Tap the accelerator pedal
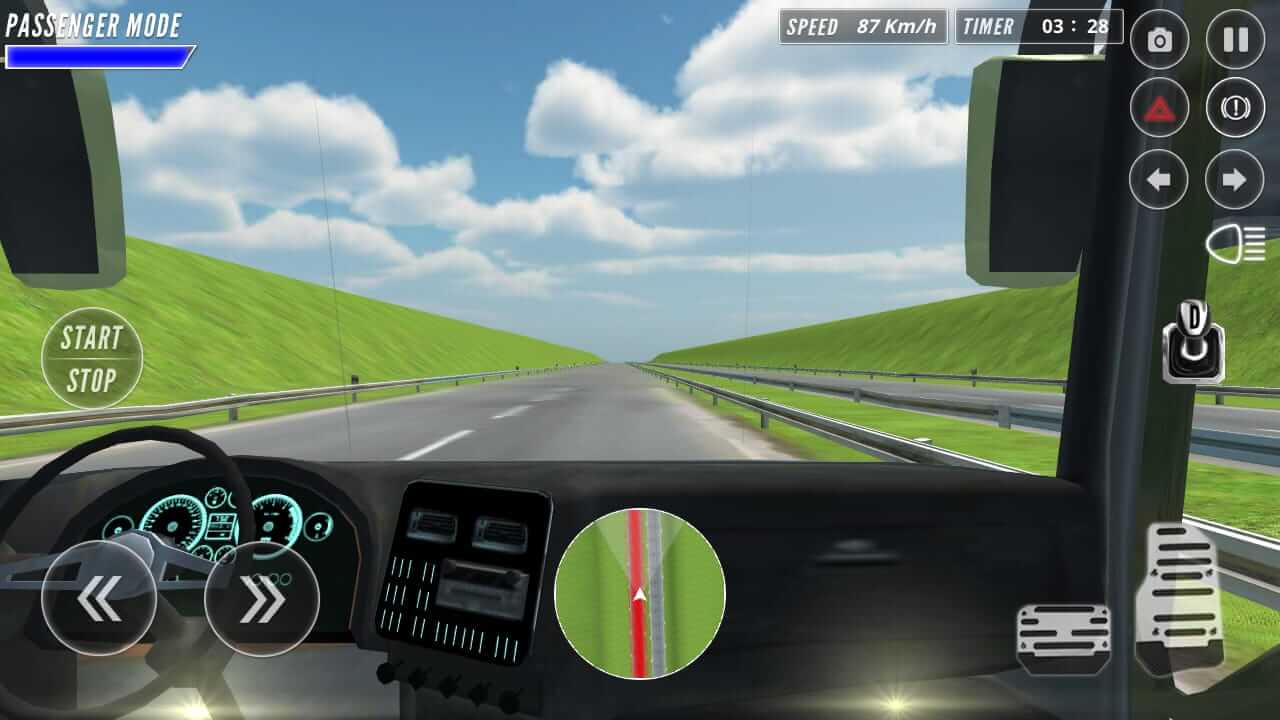The height and width of the screenshot is (720, 1280). pos(1182,598)
